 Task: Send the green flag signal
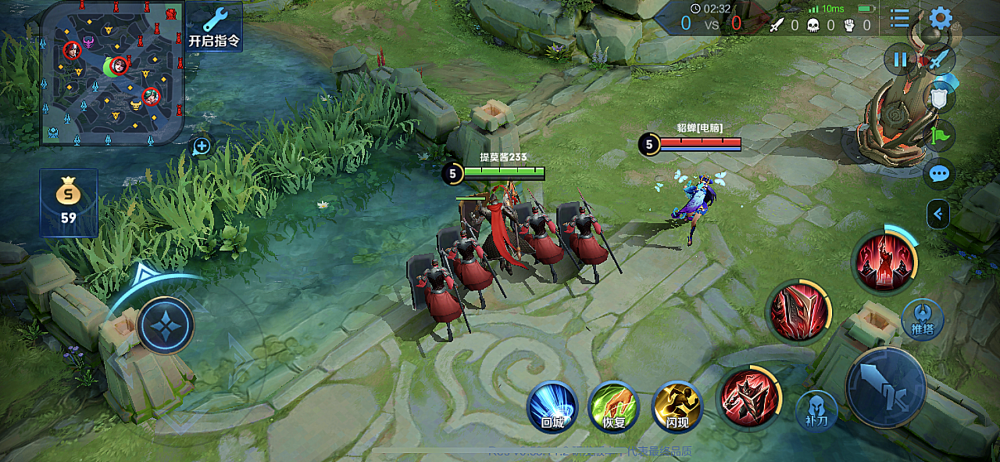[x=941, y=135]
